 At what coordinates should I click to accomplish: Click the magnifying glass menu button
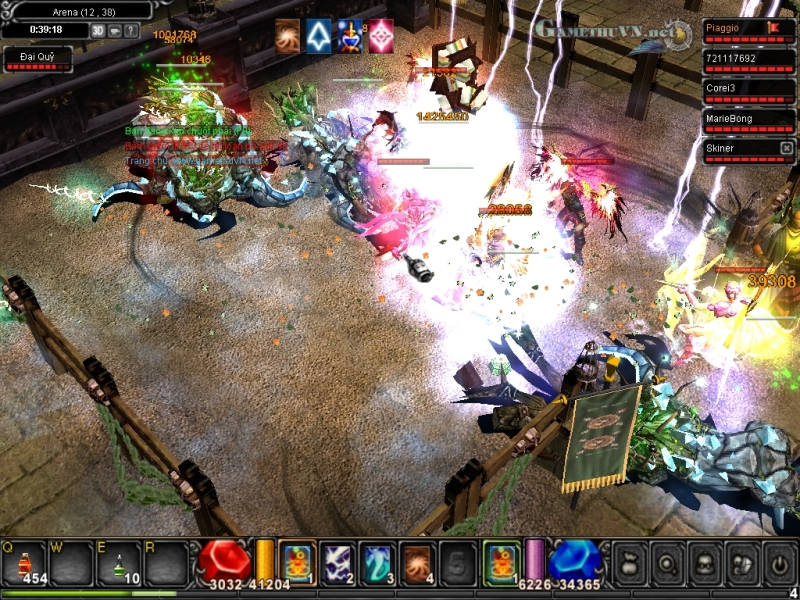667,564
